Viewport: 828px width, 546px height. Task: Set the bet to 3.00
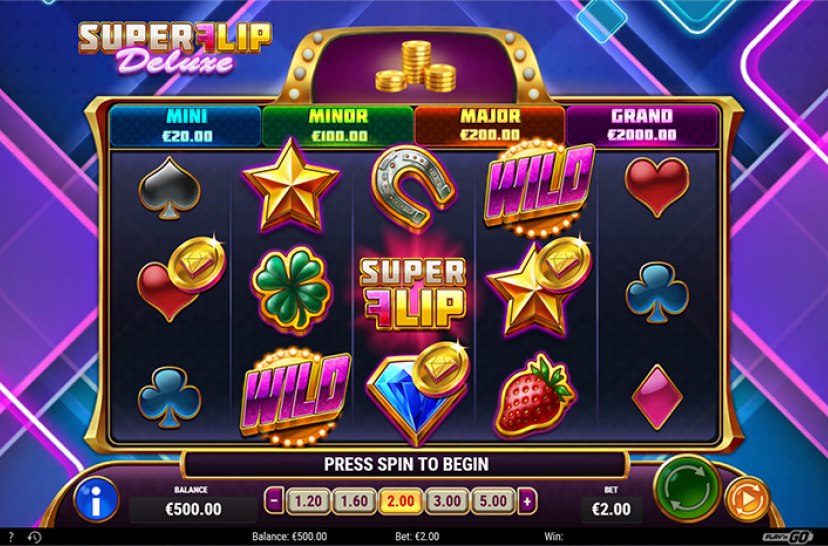(x=447, y=501)
